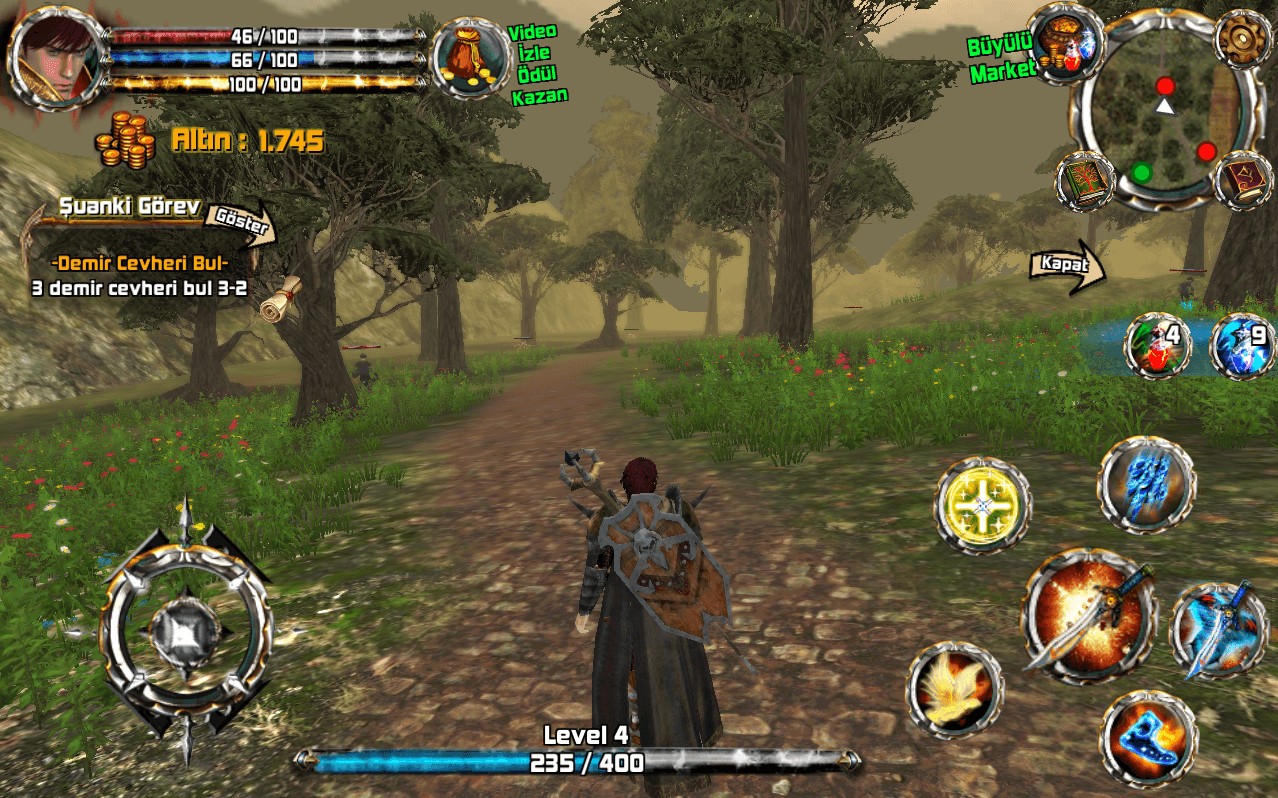This screenshot has width=1278, height=798.
Task: Select the Demir Cevheri Bul quest text
Action: pyautogui.click(x=140, y=263)
